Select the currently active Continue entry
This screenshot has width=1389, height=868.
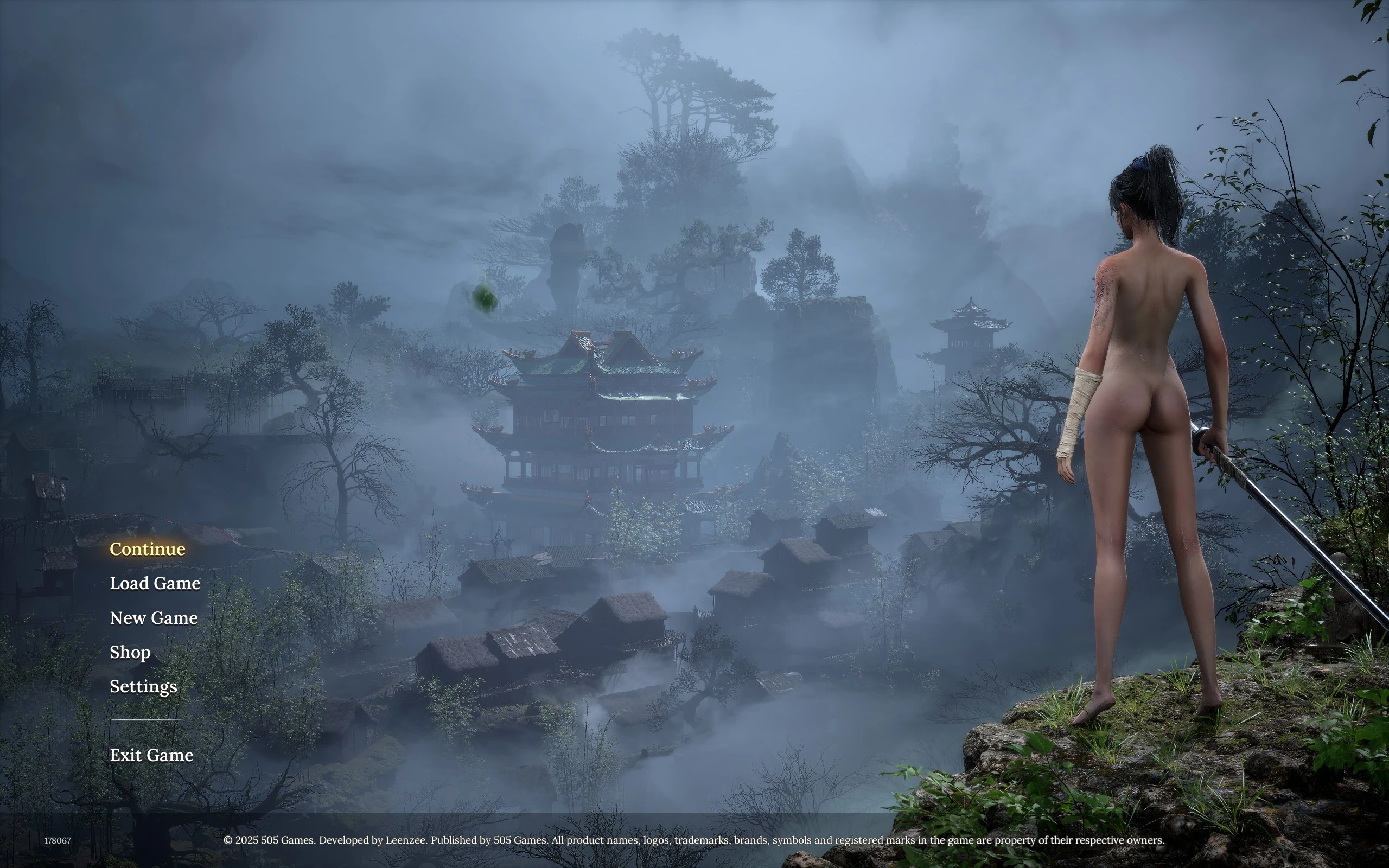point(147,550)
